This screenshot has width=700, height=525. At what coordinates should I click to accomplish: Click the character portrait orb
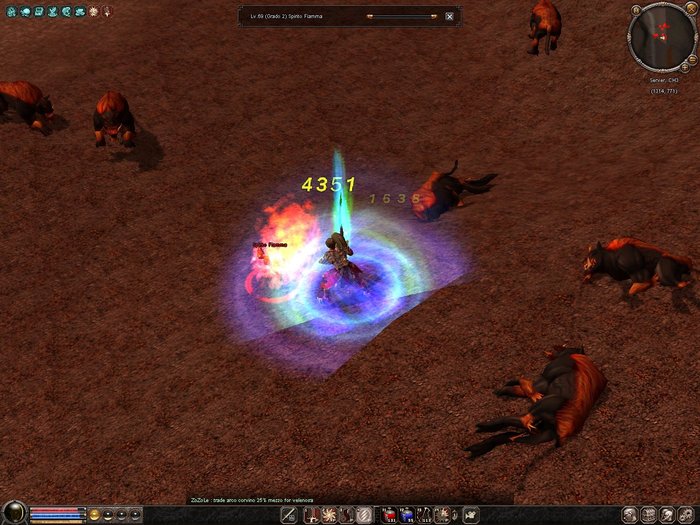click(13, 514)
